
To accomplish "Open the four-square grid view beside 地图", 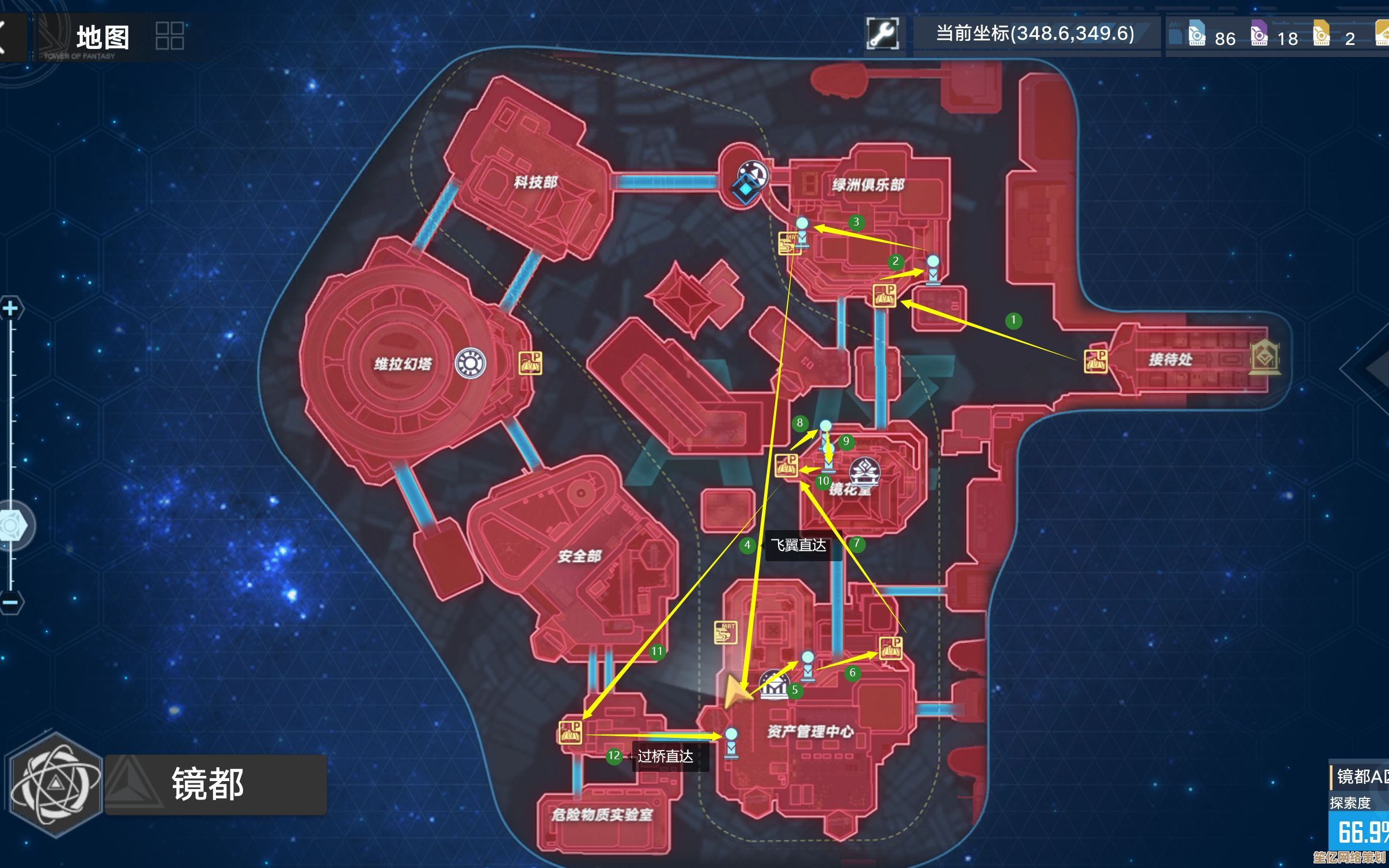I will tap(169, 36).
